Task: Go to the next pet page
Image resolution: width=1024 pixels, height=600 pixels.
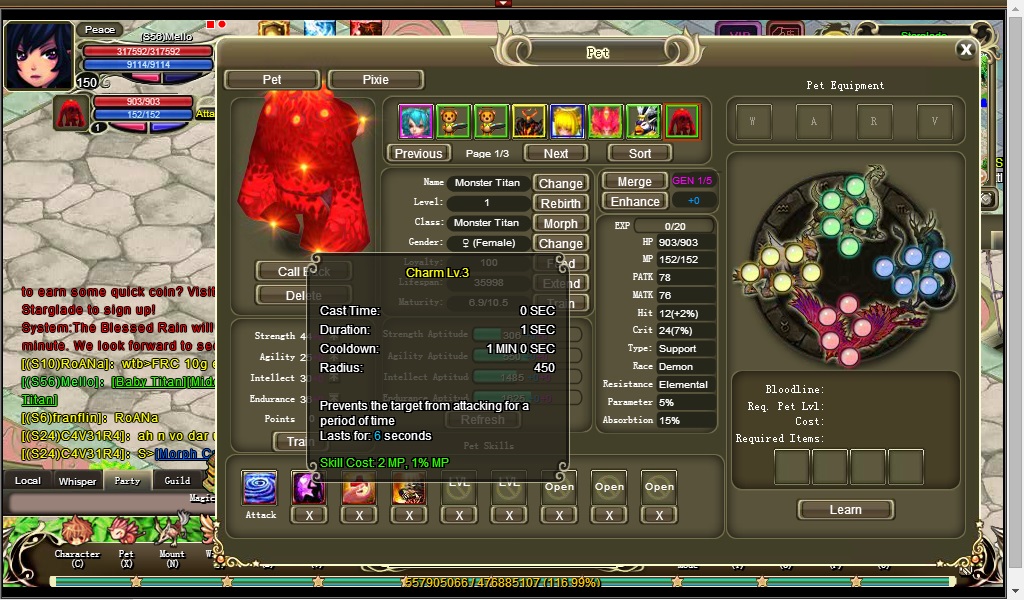Action: click(556, 153)
